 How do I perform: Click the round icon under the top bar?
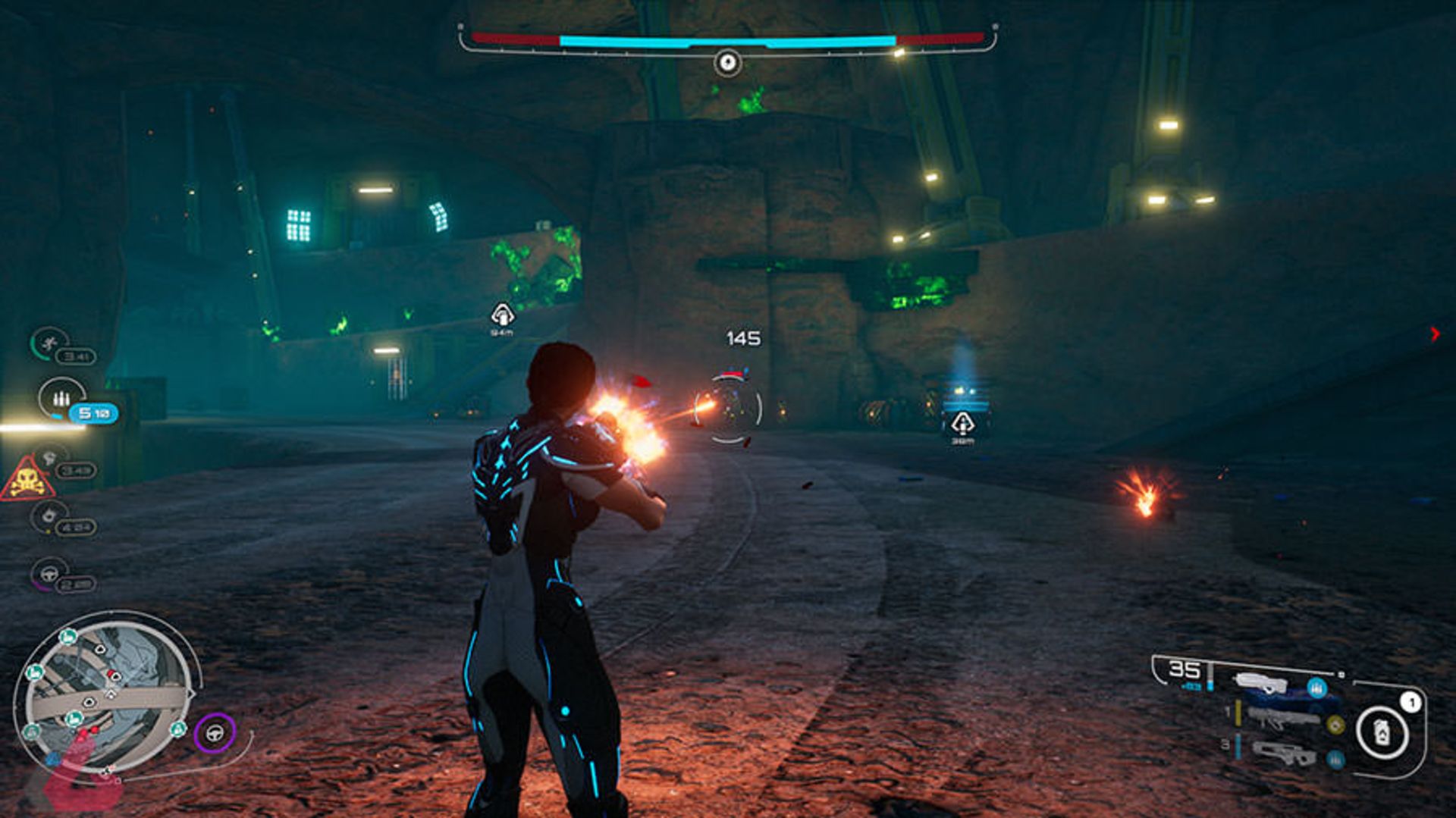[727, 62]
